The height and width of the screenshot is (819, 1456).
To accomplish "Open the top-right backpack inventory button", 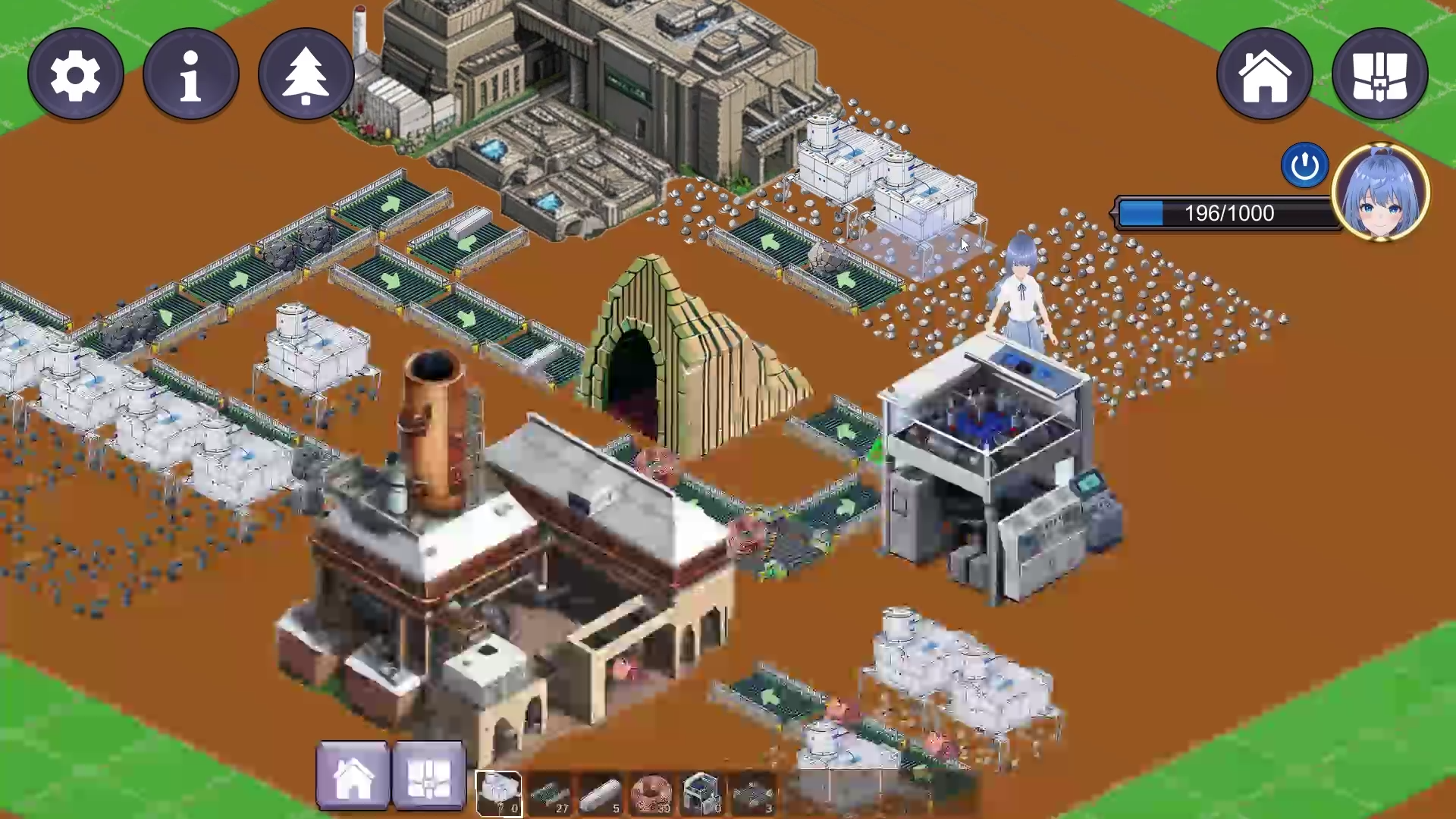I will tap(1379, 74).
